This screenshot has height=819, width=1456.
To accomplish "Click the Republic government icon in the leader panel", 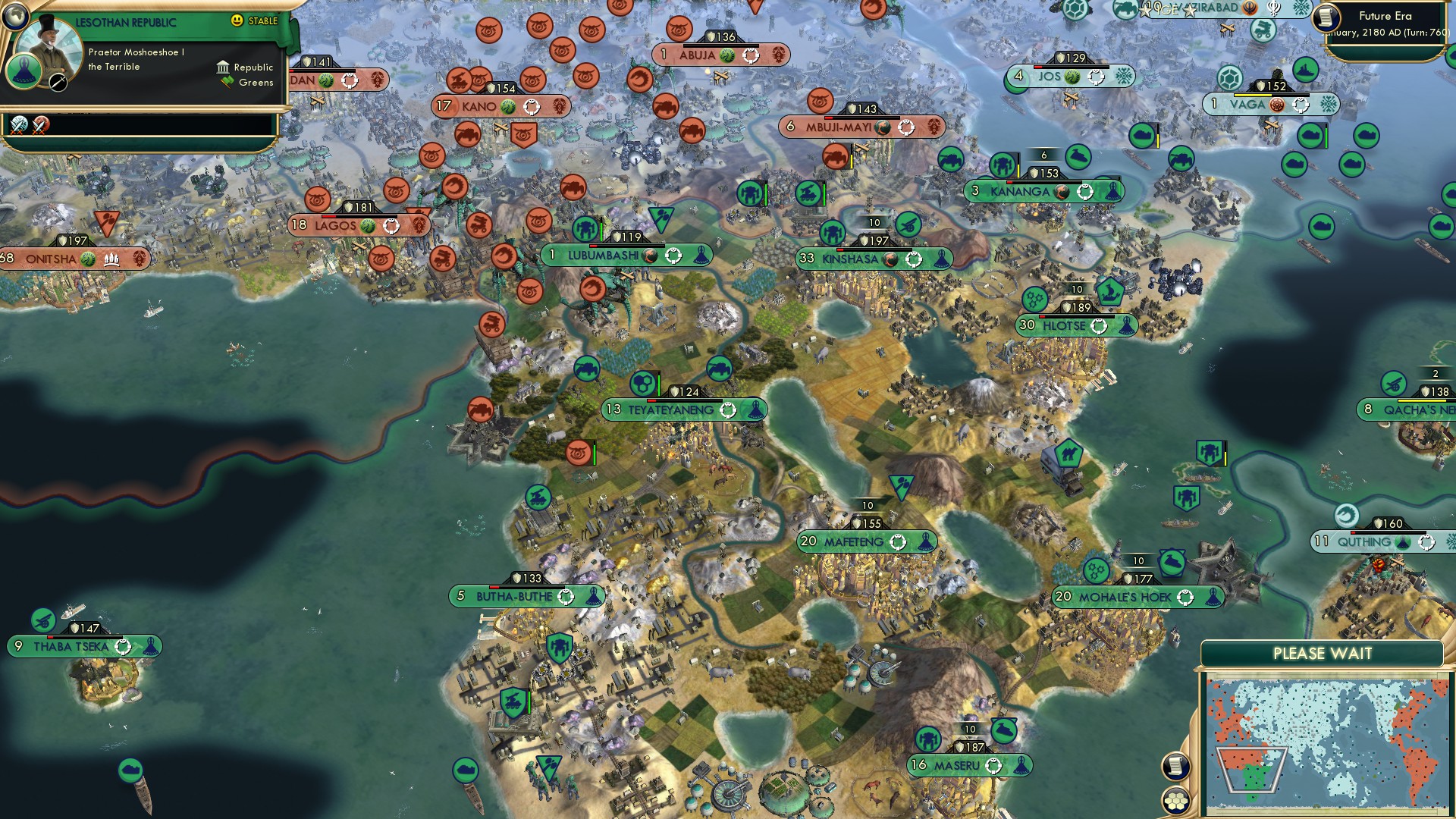I will (224, 67).
